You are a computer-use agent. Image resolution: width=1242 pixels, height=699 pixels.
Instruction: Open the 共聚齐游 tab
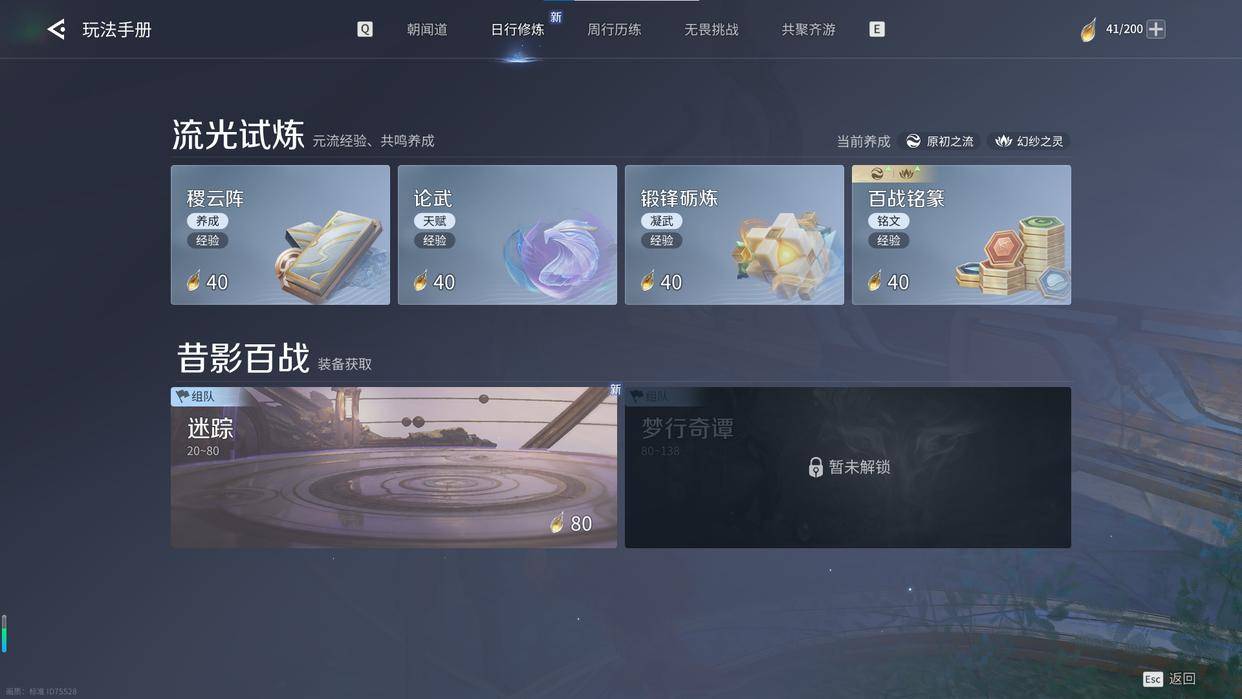tap(808, 30)
